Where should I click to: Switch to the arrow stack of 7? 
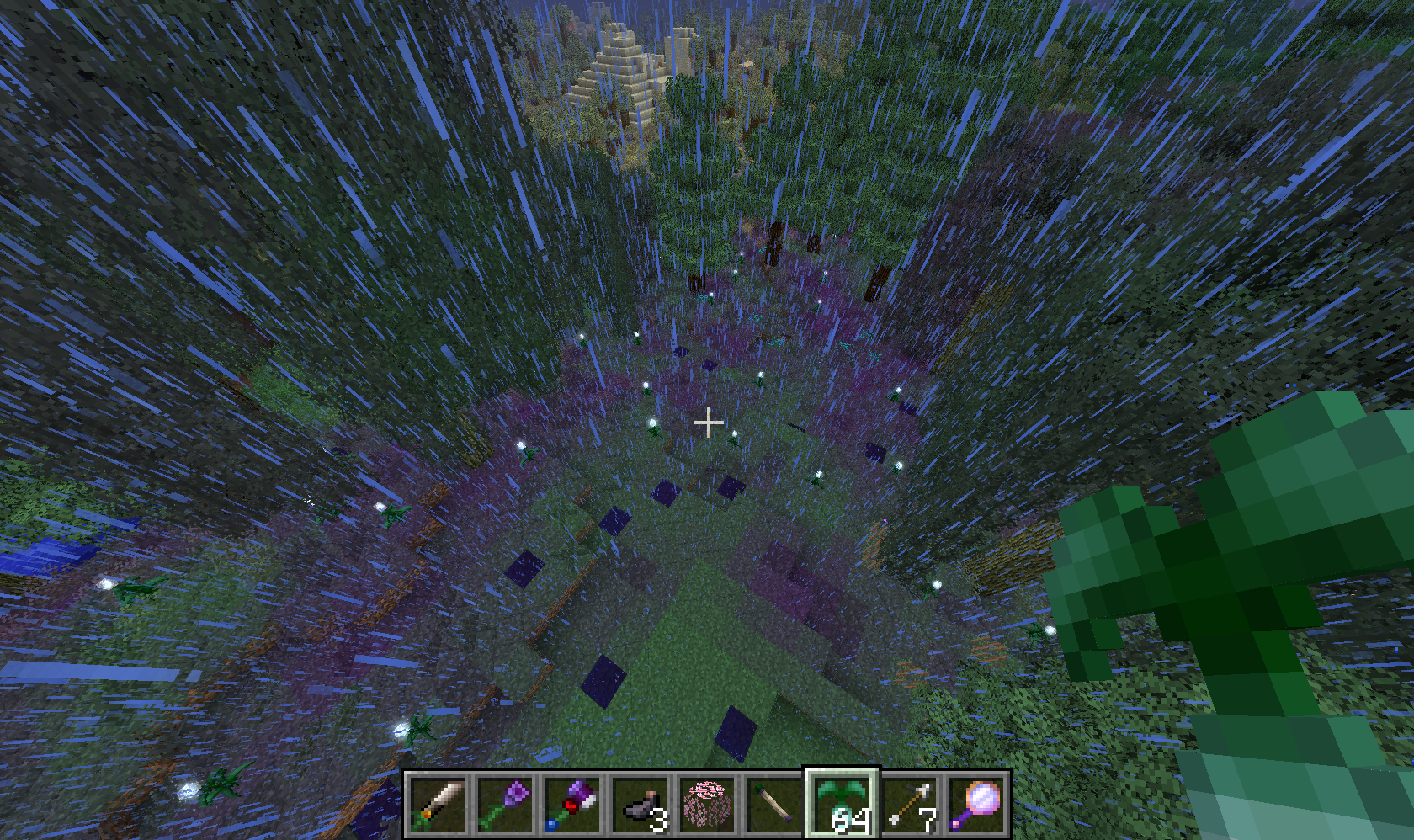909,805
